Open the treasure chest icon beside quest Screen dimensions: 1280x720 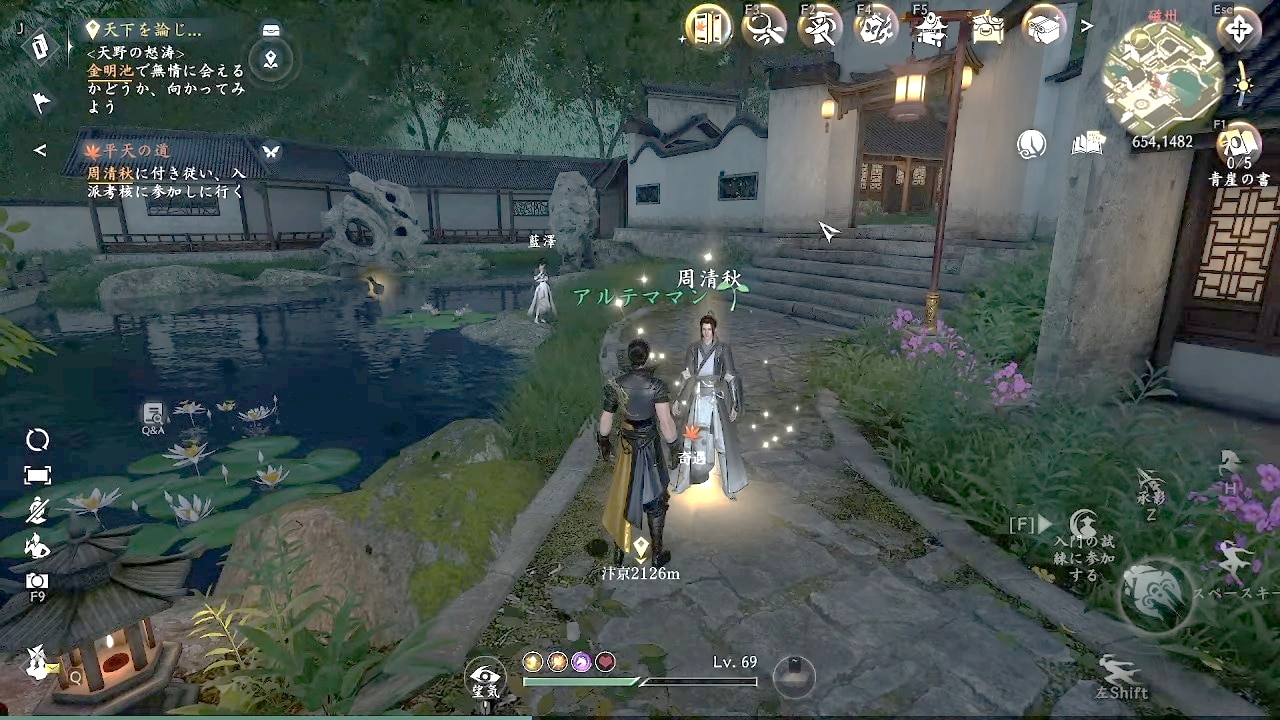click(x=270, y=30)
